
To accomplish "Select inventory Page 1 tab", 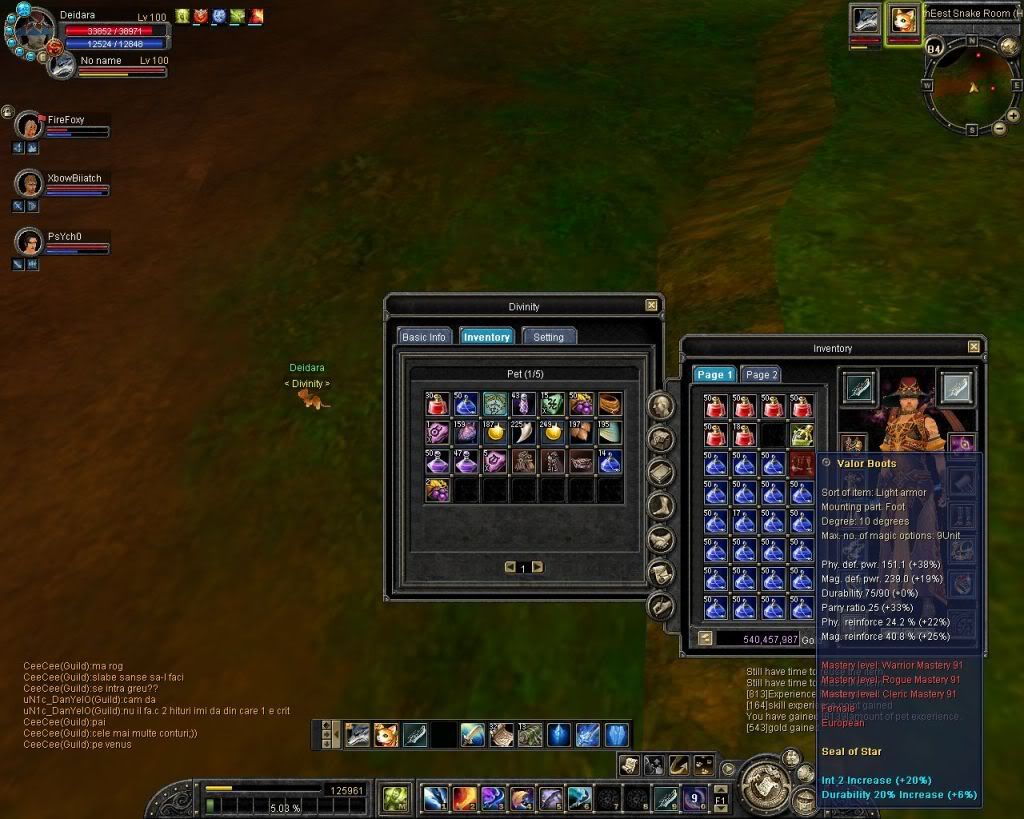I will 715,375.
